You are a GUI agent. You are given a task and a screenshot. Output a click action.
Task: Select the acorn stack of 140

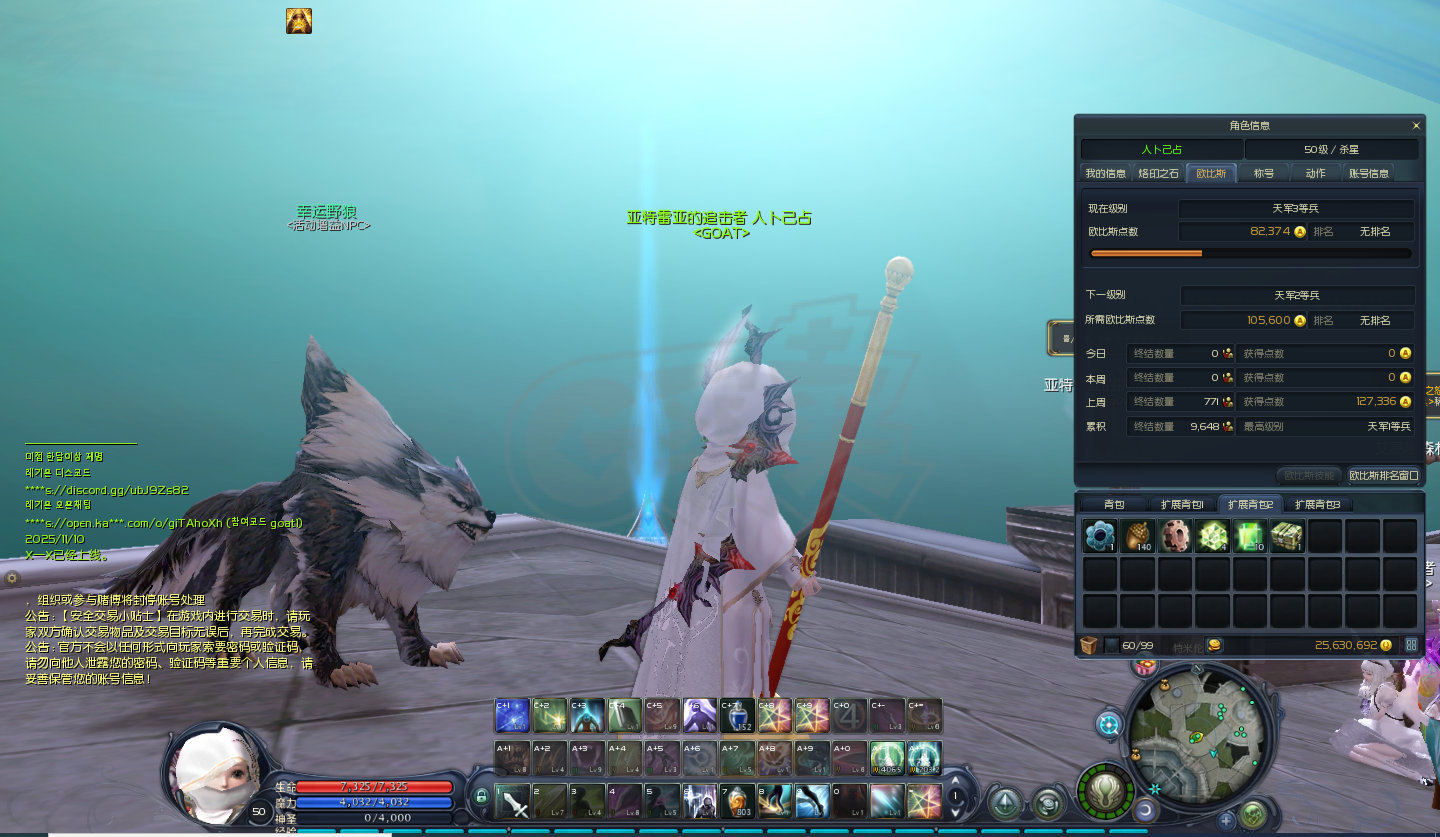point(1136,536)
